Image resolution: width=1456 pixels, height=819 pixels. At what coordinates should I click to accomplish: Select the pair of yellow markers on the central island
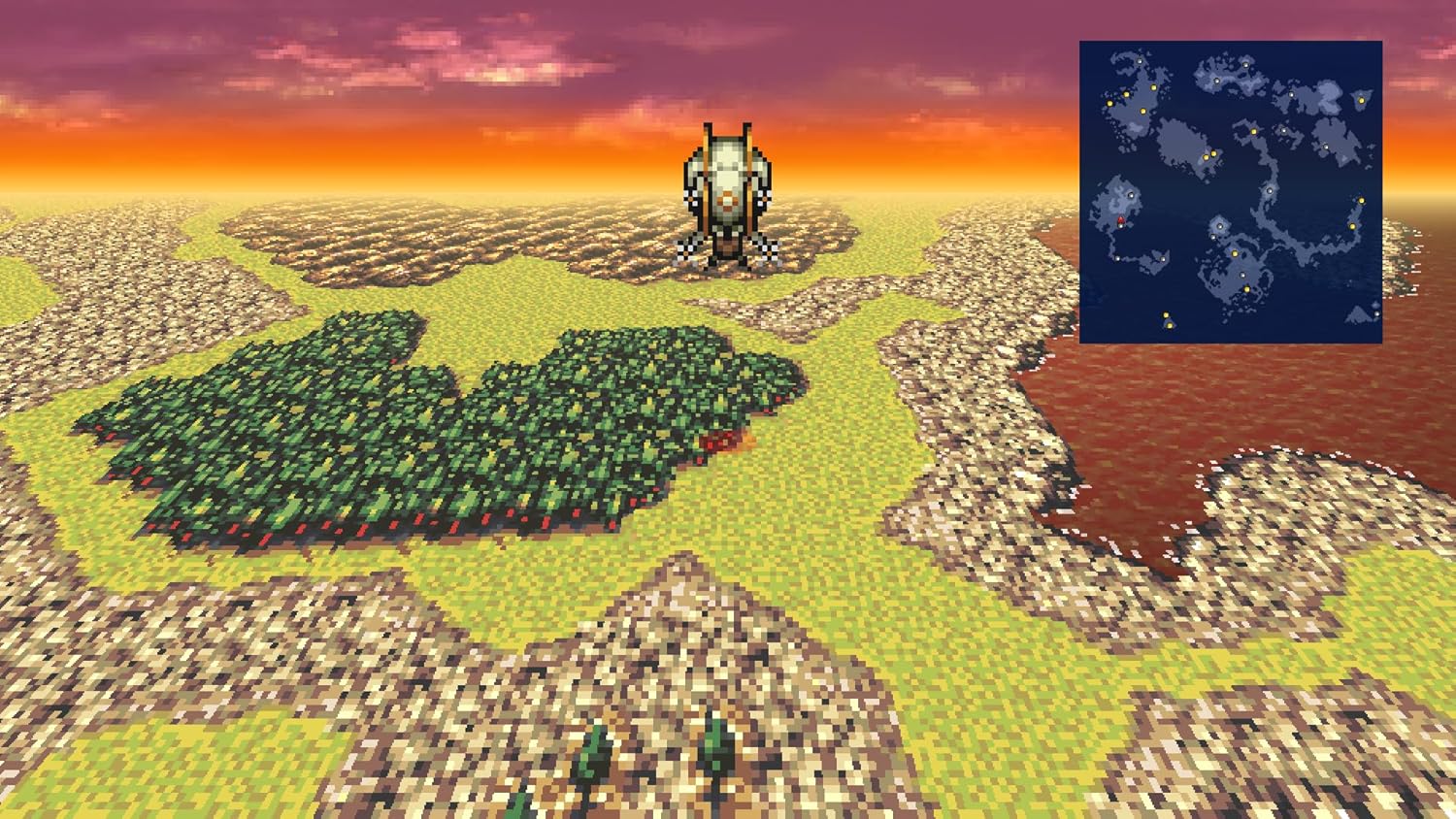[x=1209, y=154]
